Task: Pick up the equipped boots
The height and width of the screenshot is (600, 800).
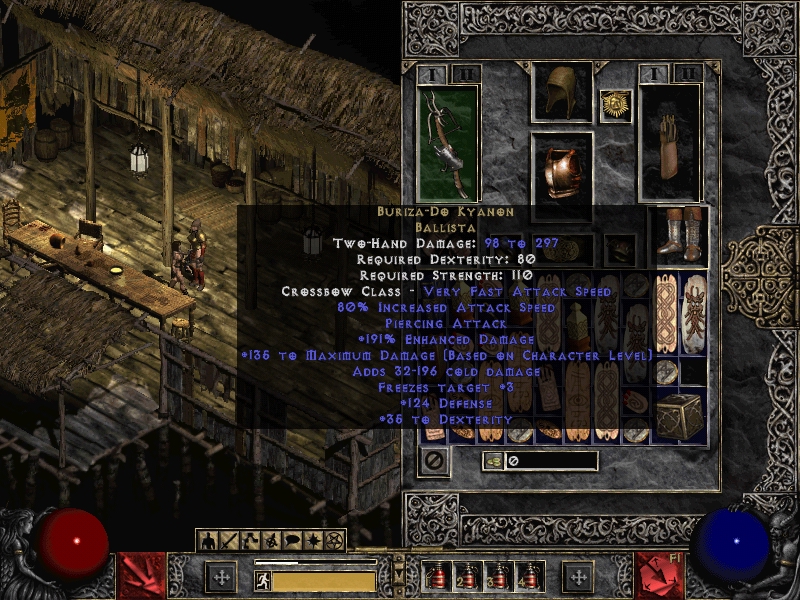Action: (x=681, y=236)
